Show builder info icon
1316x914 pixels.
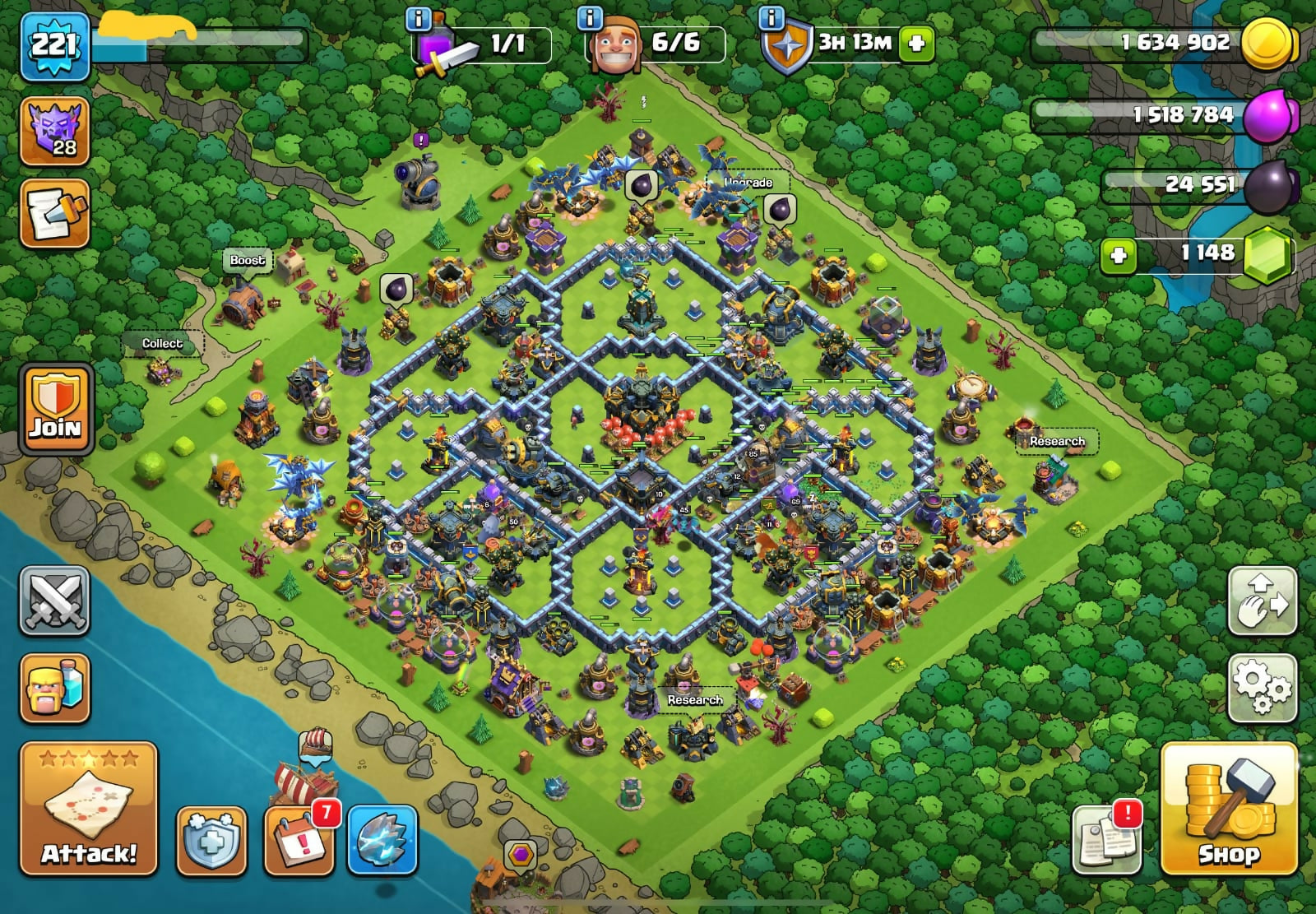click(590, 17)
